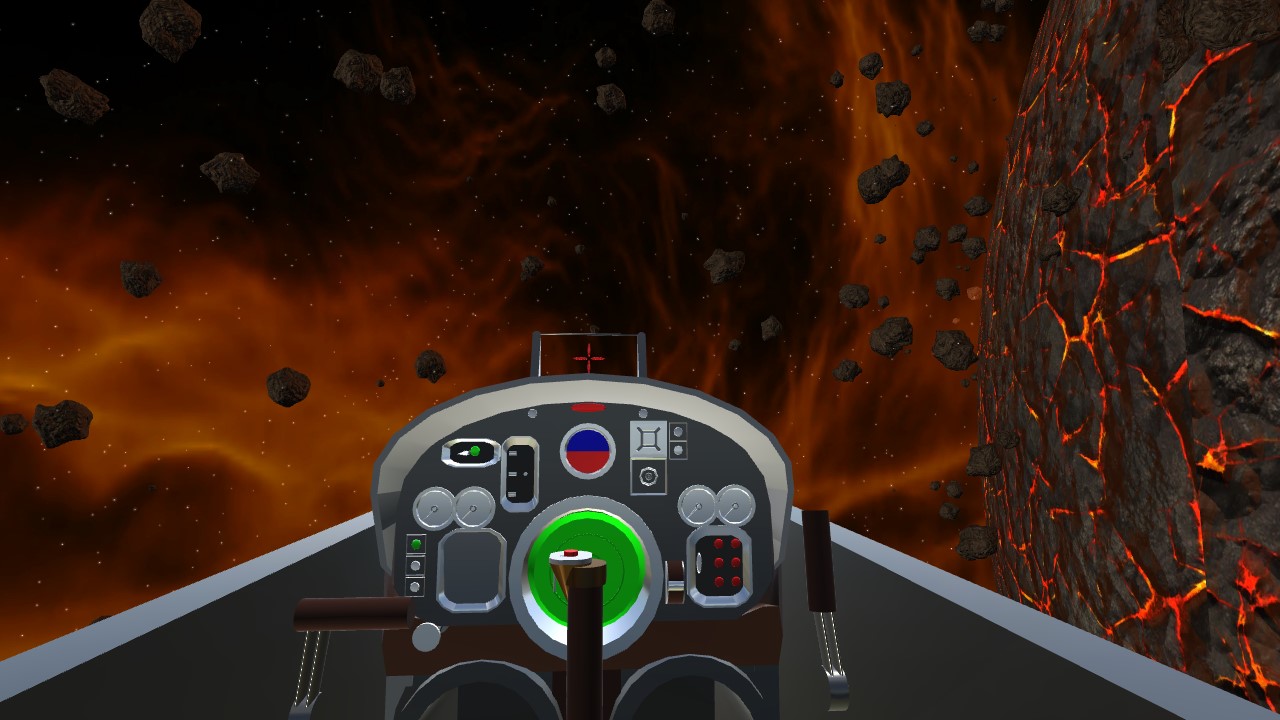
Task: Toggle the green lit square indicator button
Action: tap(416, 546)
